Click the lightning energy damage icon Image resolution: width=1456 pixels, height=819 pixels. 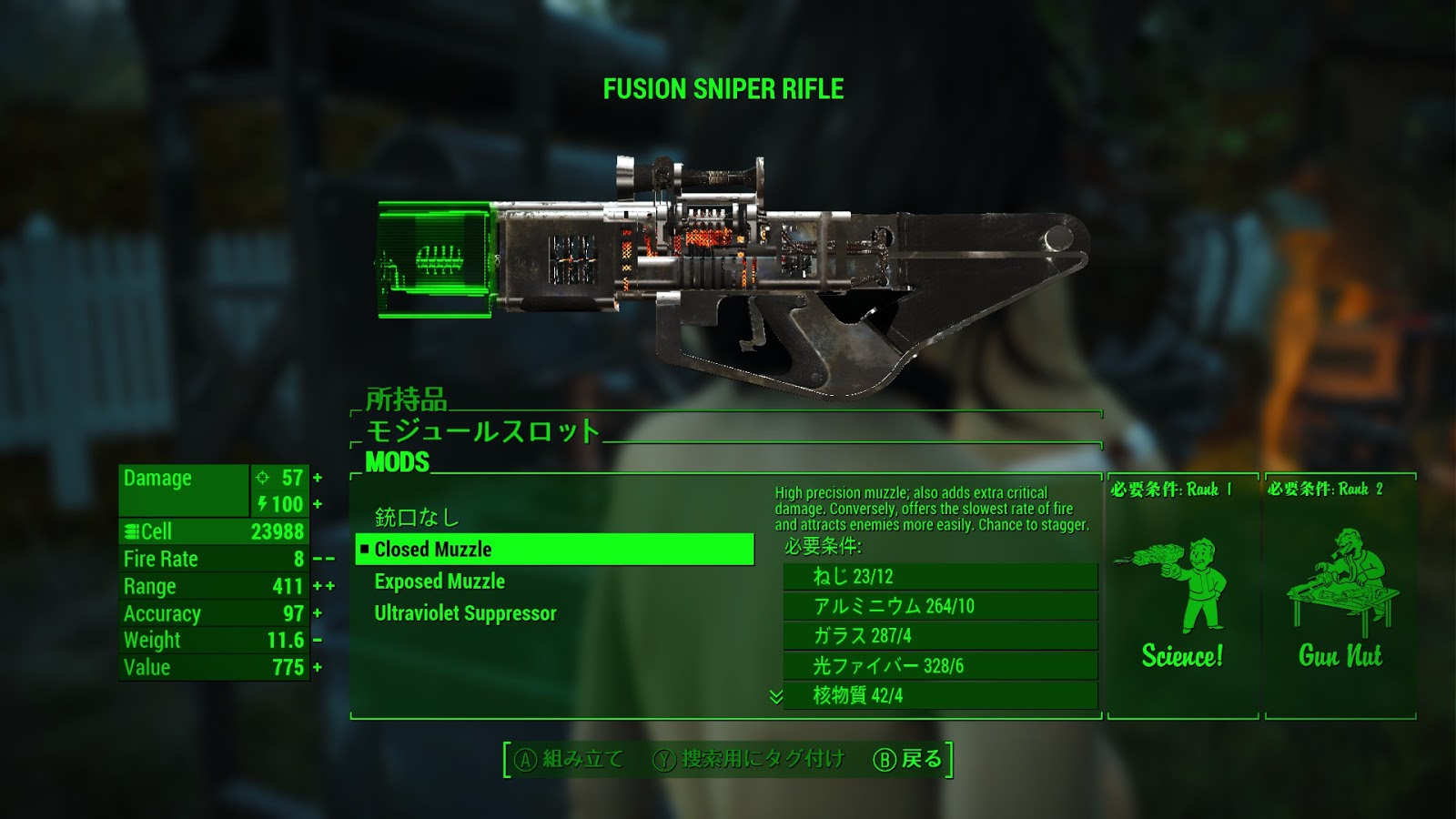click(262, 501)
